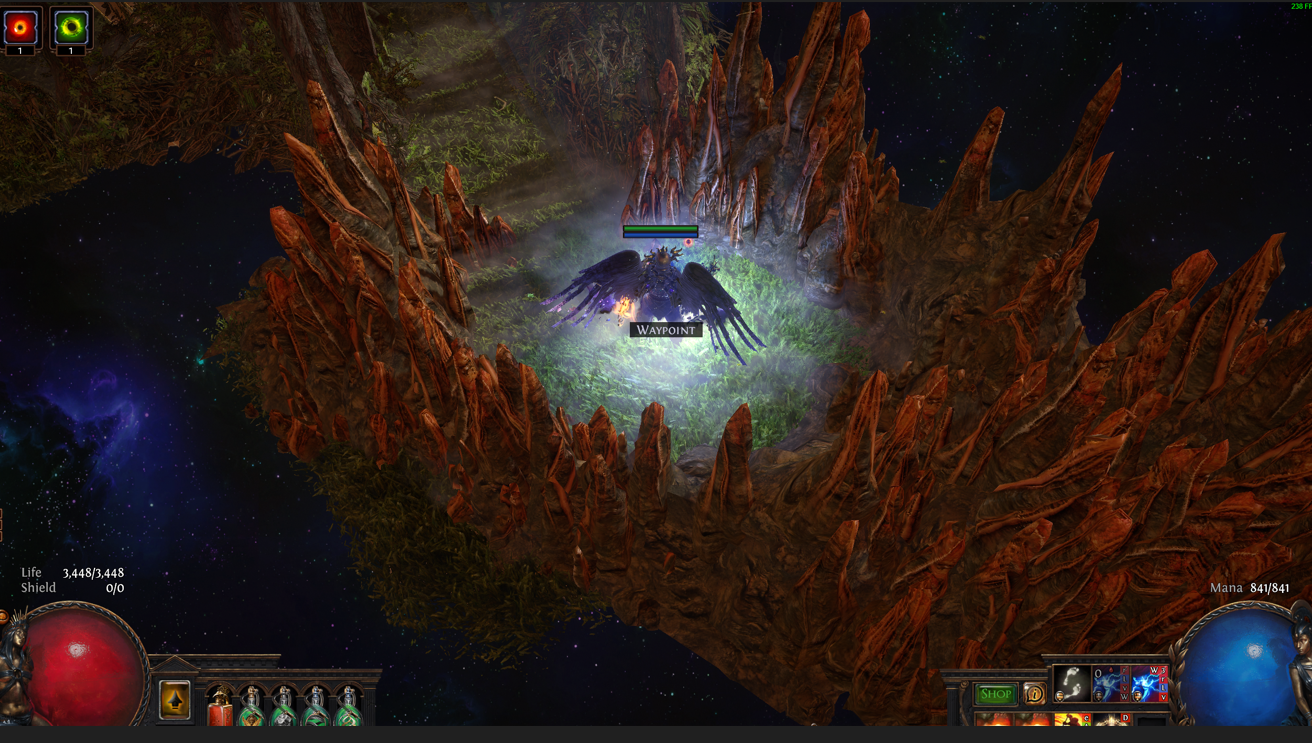The height and width of the screenshot is (743, 1312).
Task: Select the green ring buff icon
Action: tap(70, 27)
